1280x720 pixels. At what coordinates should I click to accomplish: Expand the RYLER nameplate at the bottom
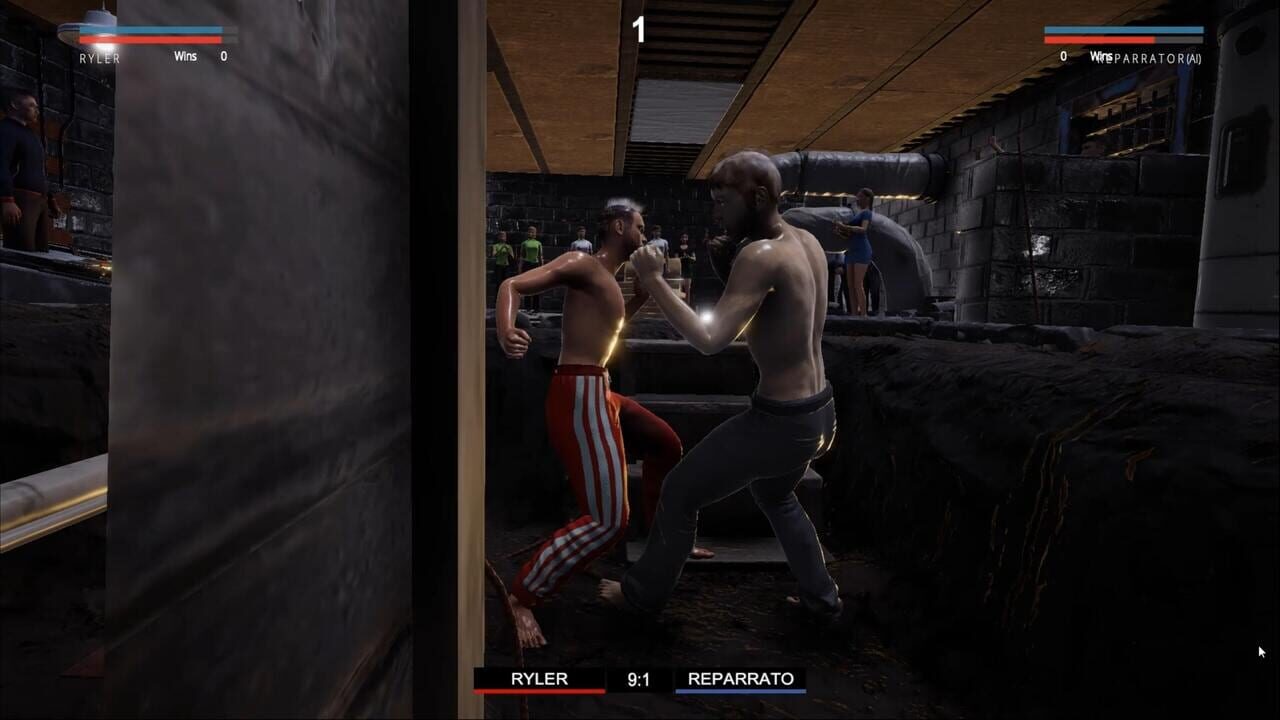click(540, 679)
